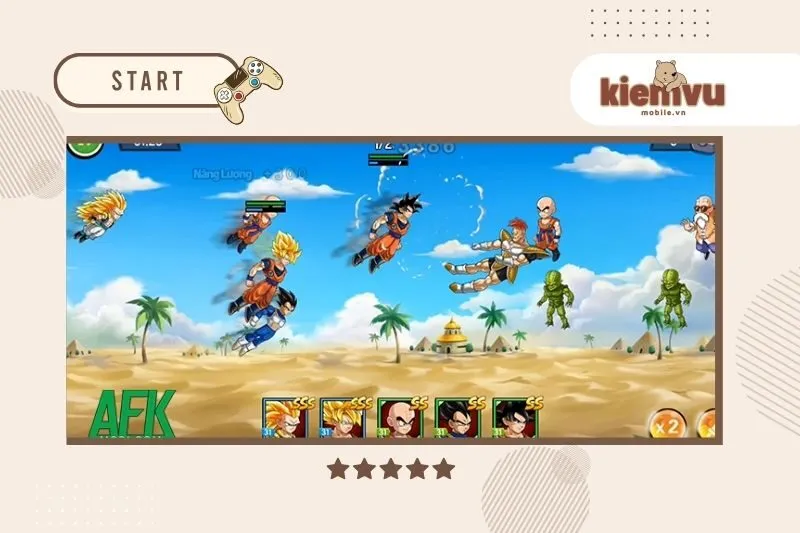
Task: Open the Kiemvu mobile.vn logo
Action: [x=662, y=89]
